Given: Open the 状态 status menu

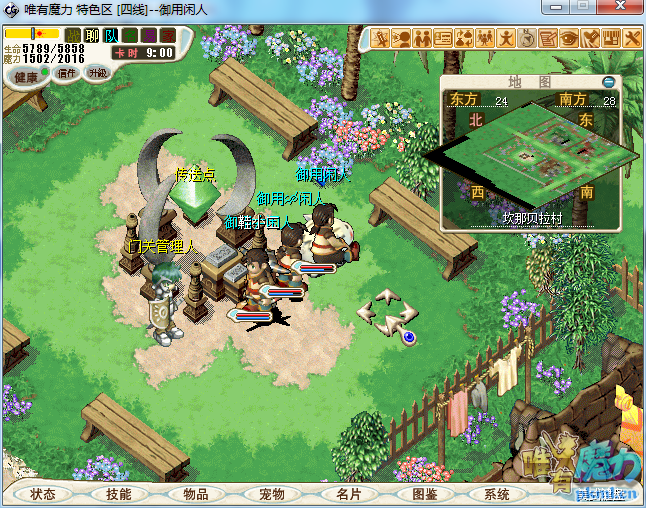Looking at the screenshot, I should pos(42,494).
